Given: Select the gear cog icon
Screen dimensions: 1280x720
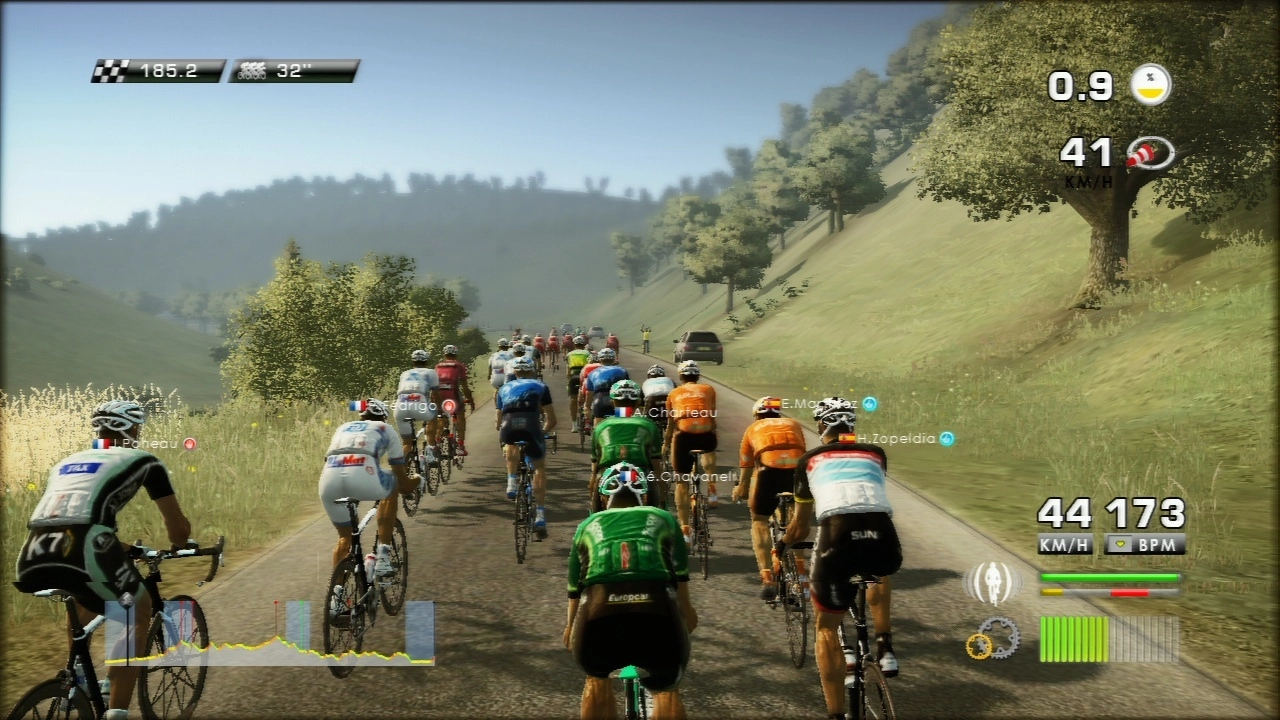Looking at the screenshot, I should click(x=992, y=638).
